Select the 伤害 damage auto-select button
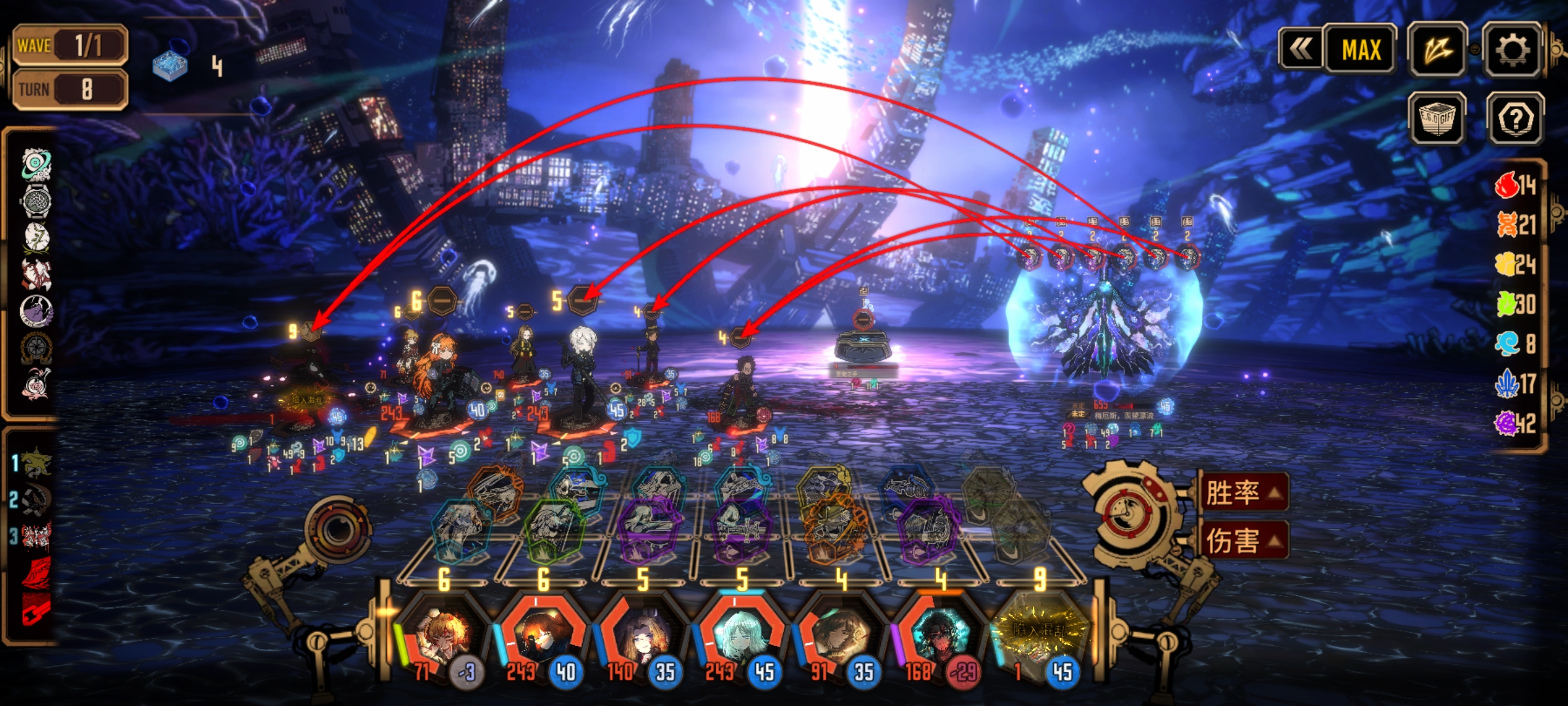 1243,541
